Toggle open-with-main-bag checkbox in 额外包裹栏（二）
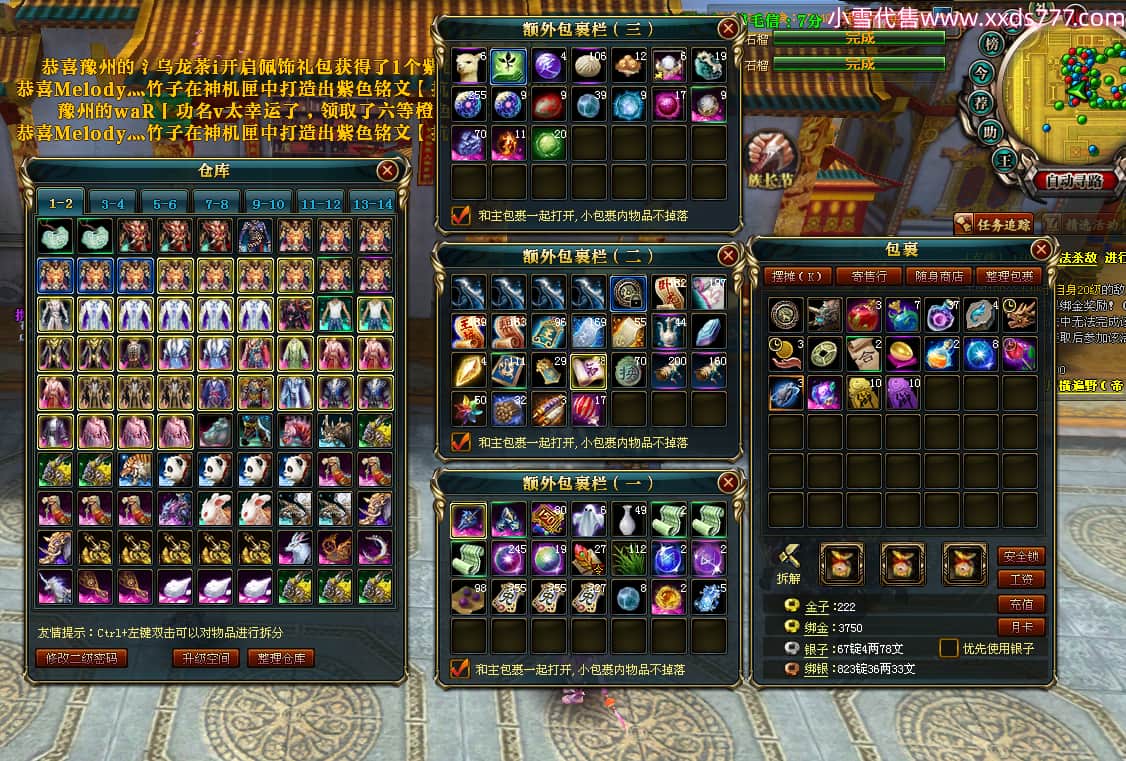Screen dimensions: 1126x761 click(461, 441)
